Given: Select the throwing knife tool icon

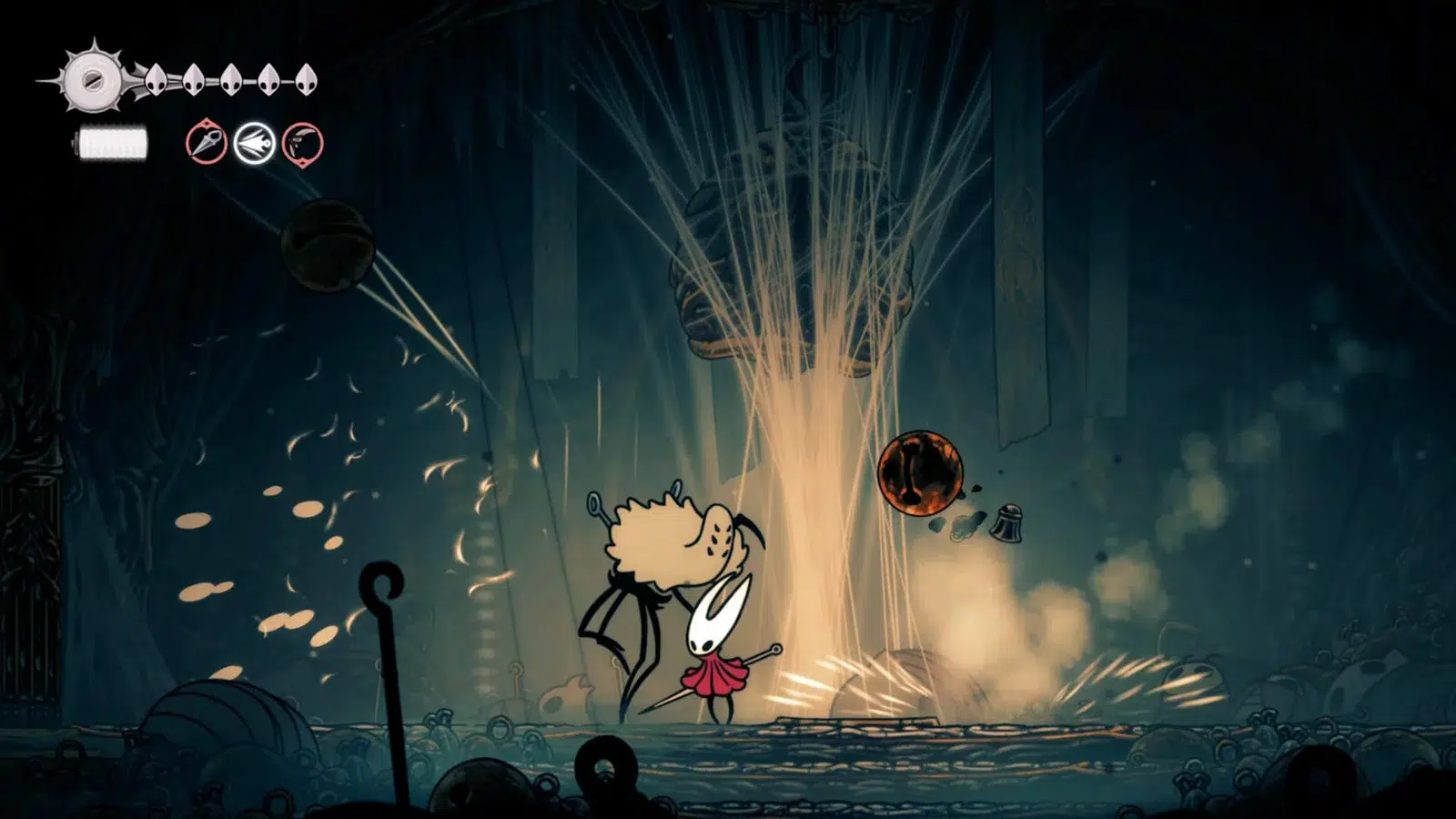Looking at the screenshot, I should pos(207,143).
